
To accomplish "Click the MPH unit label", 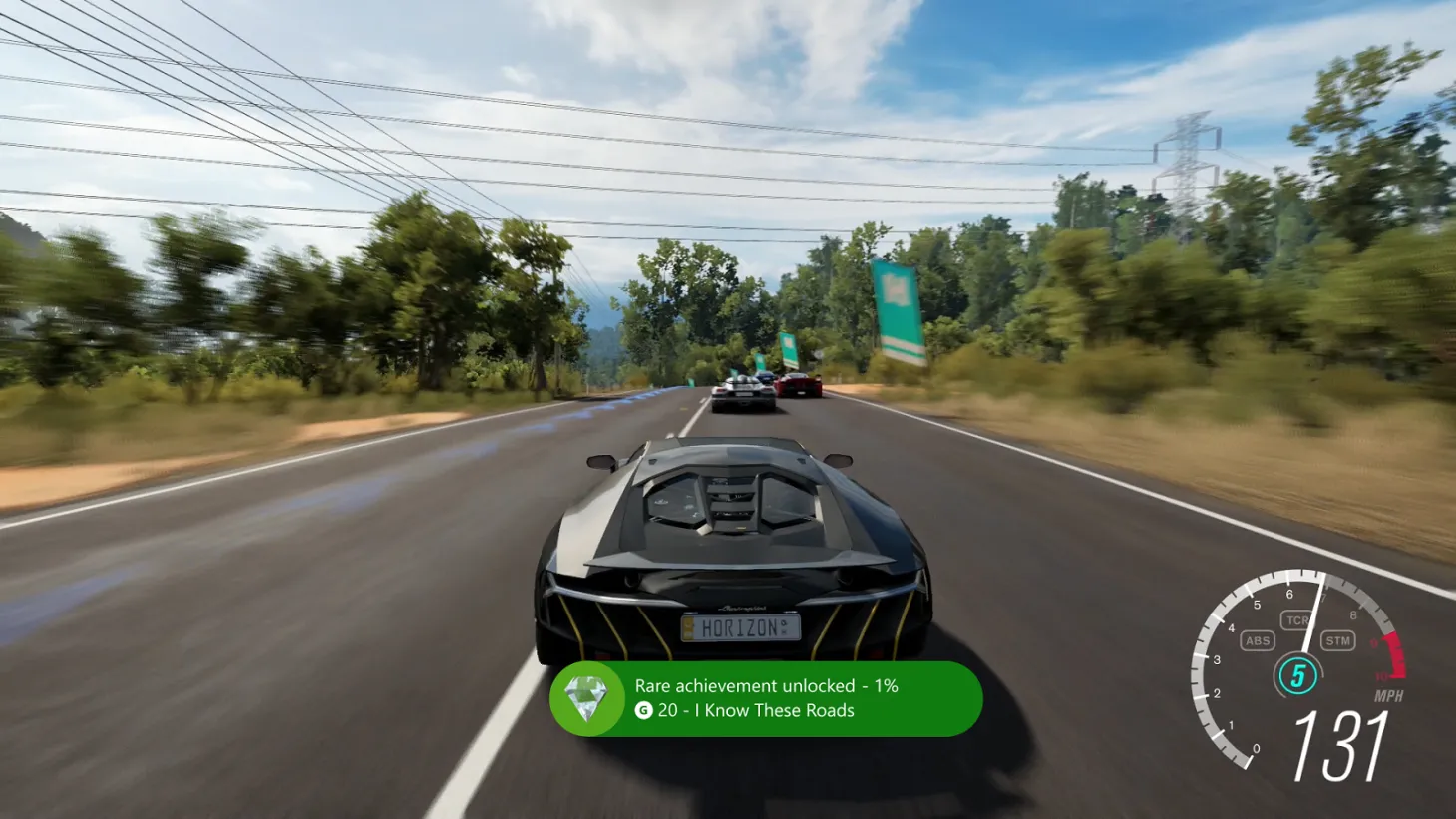I will pyautogui.click(x=1388, y=696).
